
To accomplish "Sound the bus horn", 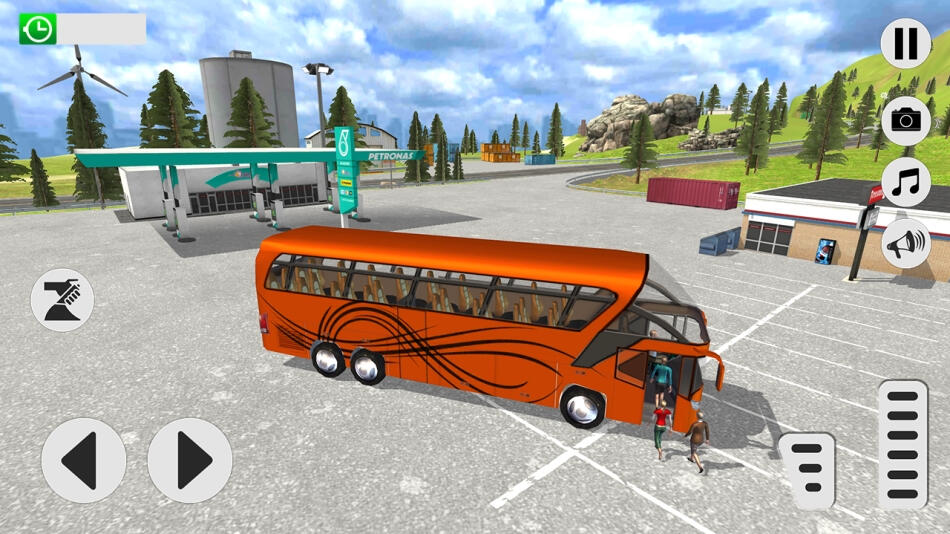I will click(905, 243).
